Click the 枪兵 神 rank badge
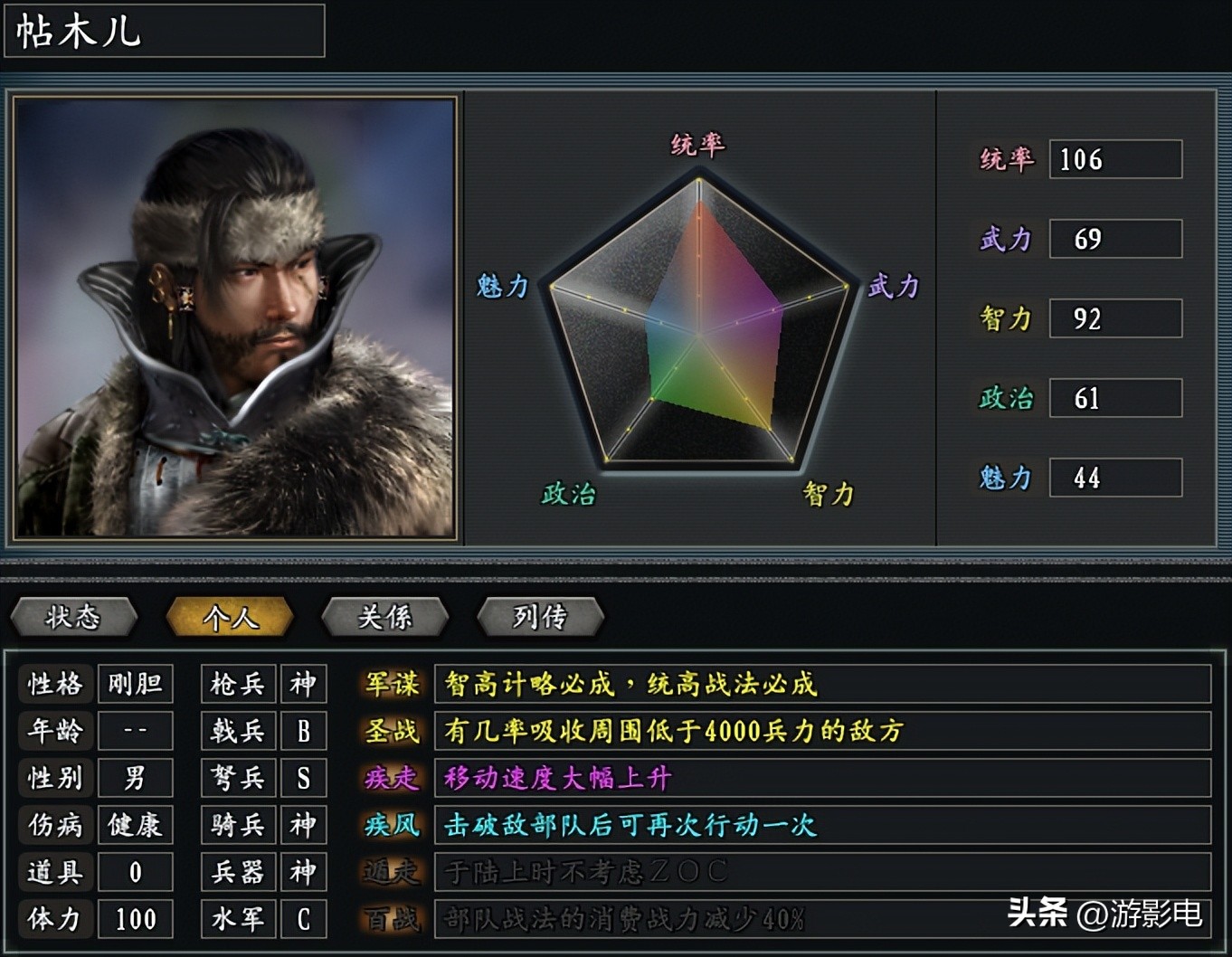 click(304, 685)
